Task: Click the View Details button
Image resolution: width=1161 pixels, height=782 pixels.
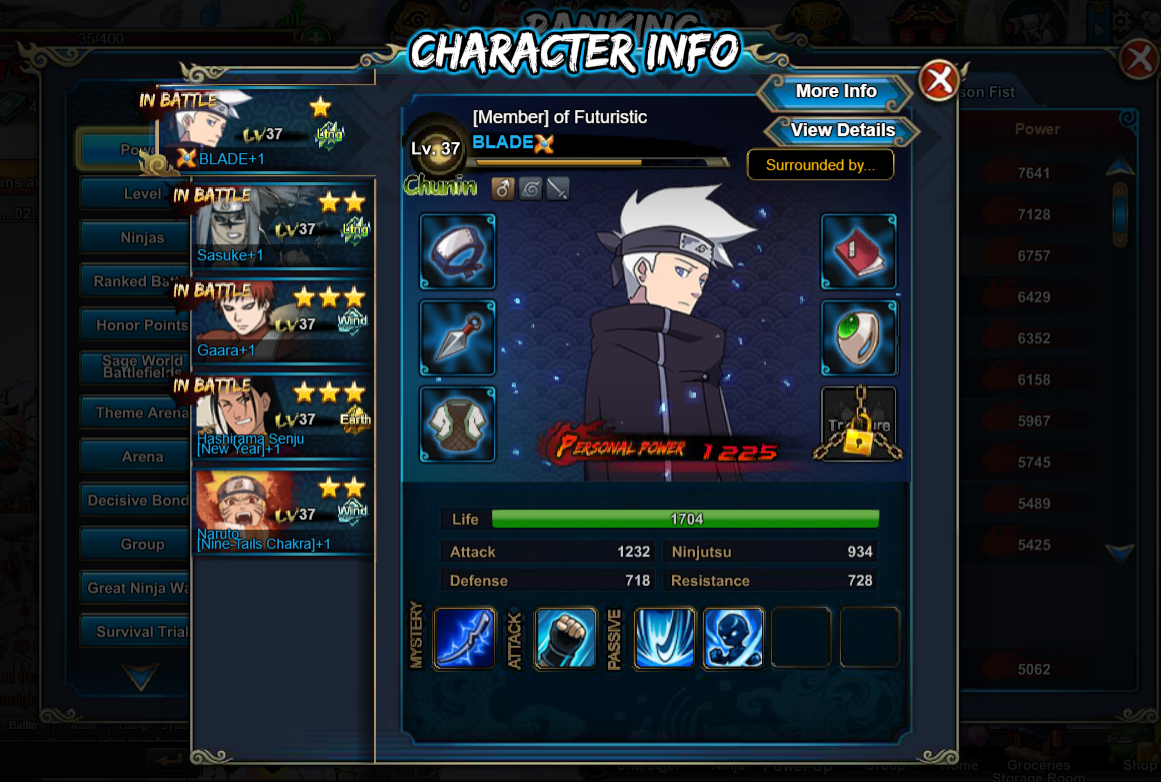Action: click(842, 131)
